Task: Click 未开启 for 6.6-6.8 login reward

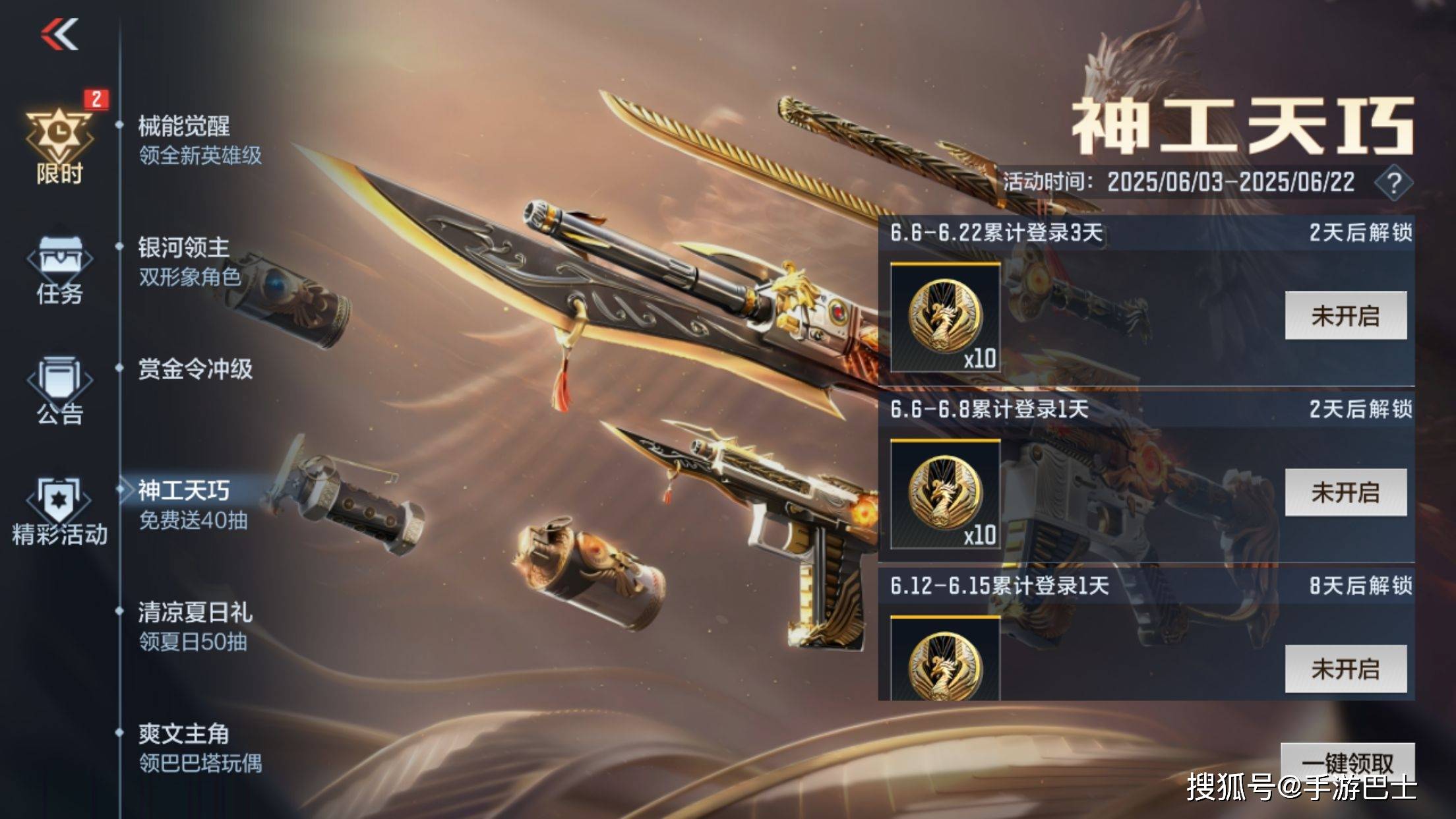Action: [1345, 493]
